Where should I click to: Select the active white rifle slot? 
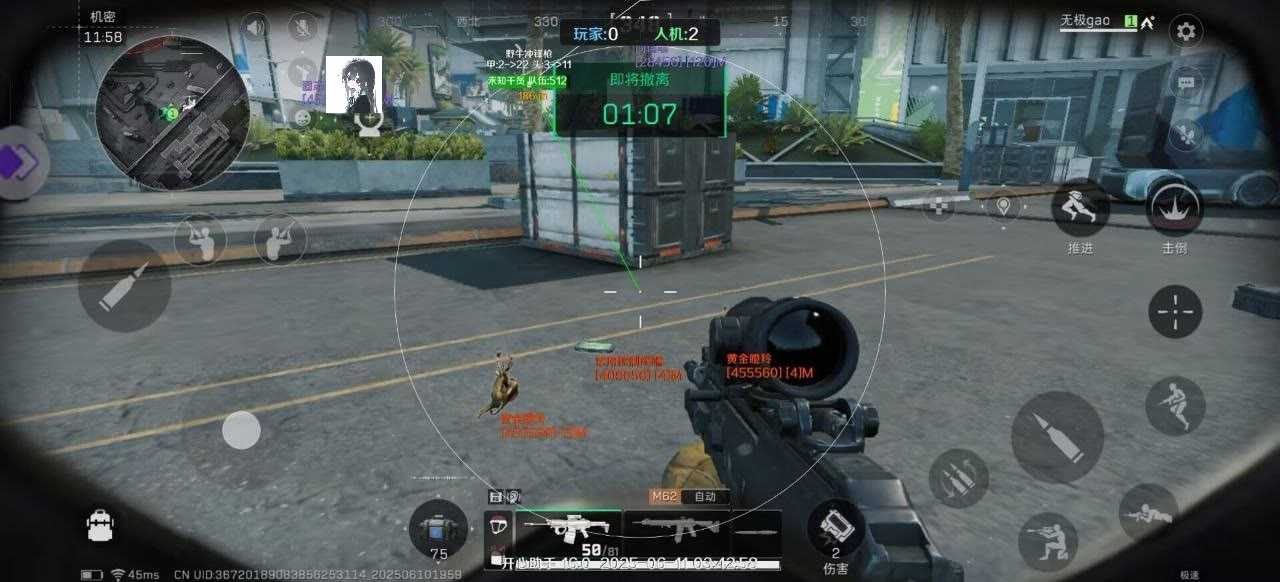point(566,527)
